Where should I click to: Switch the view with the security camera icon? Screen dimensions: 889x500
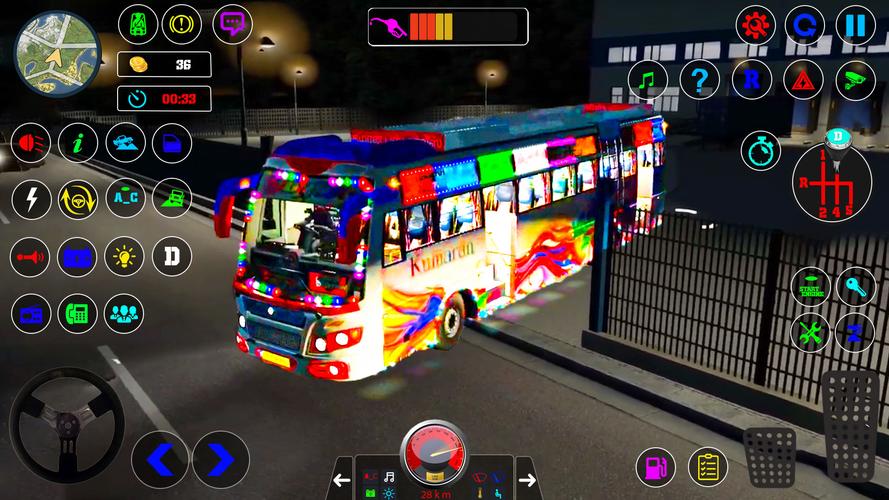pyautogui.click(x=855, y=79)
